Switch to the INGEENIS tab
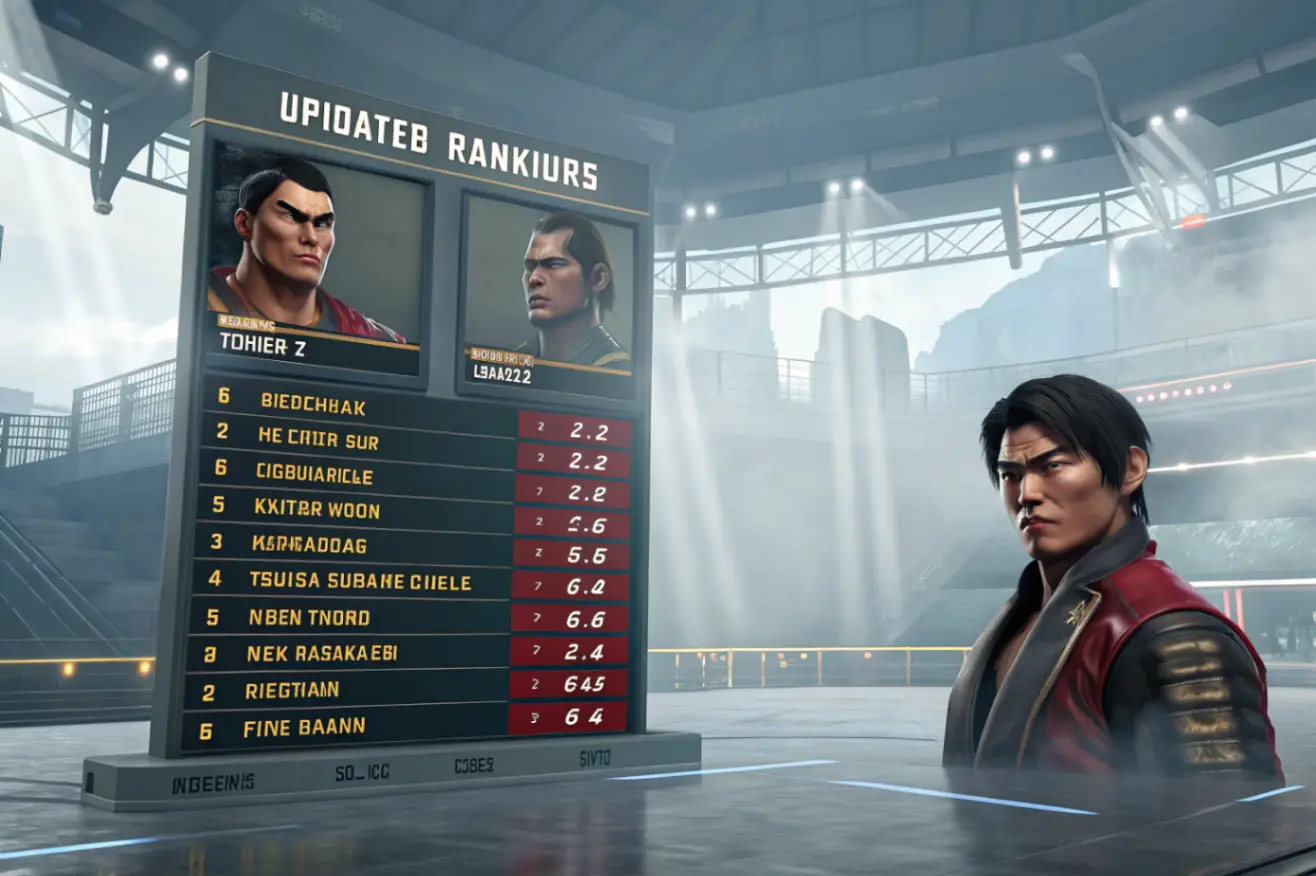This screenshot has width=1316, height=876. 212,784
